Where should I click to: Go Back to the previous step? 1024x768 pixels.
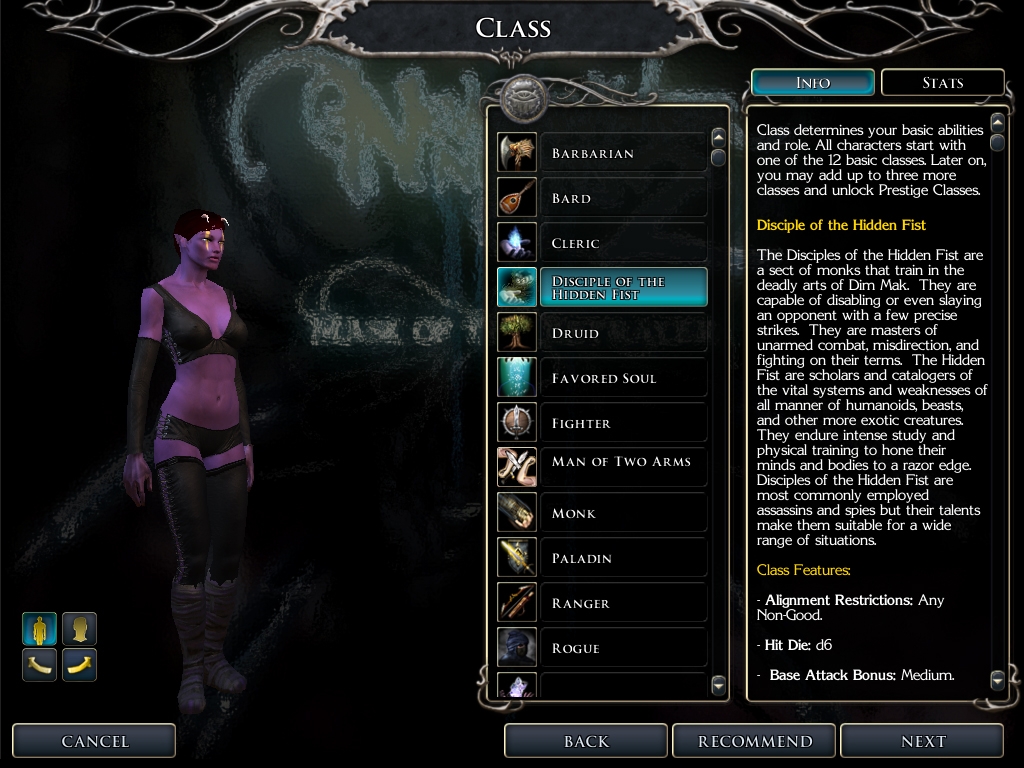click(x=586, y=741)
